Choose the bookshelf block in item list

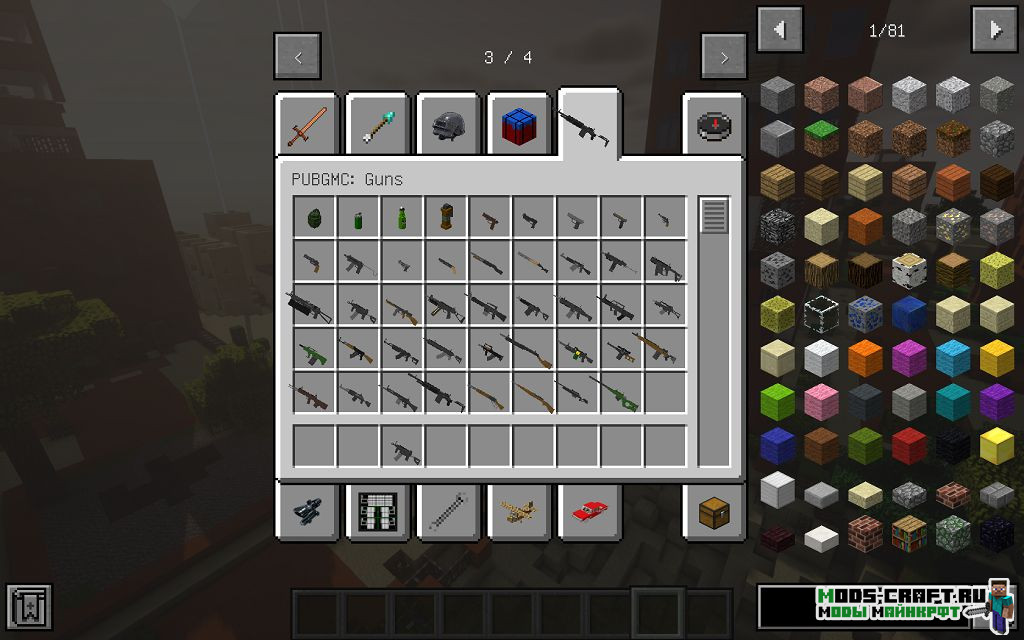(x=909, y=533)
